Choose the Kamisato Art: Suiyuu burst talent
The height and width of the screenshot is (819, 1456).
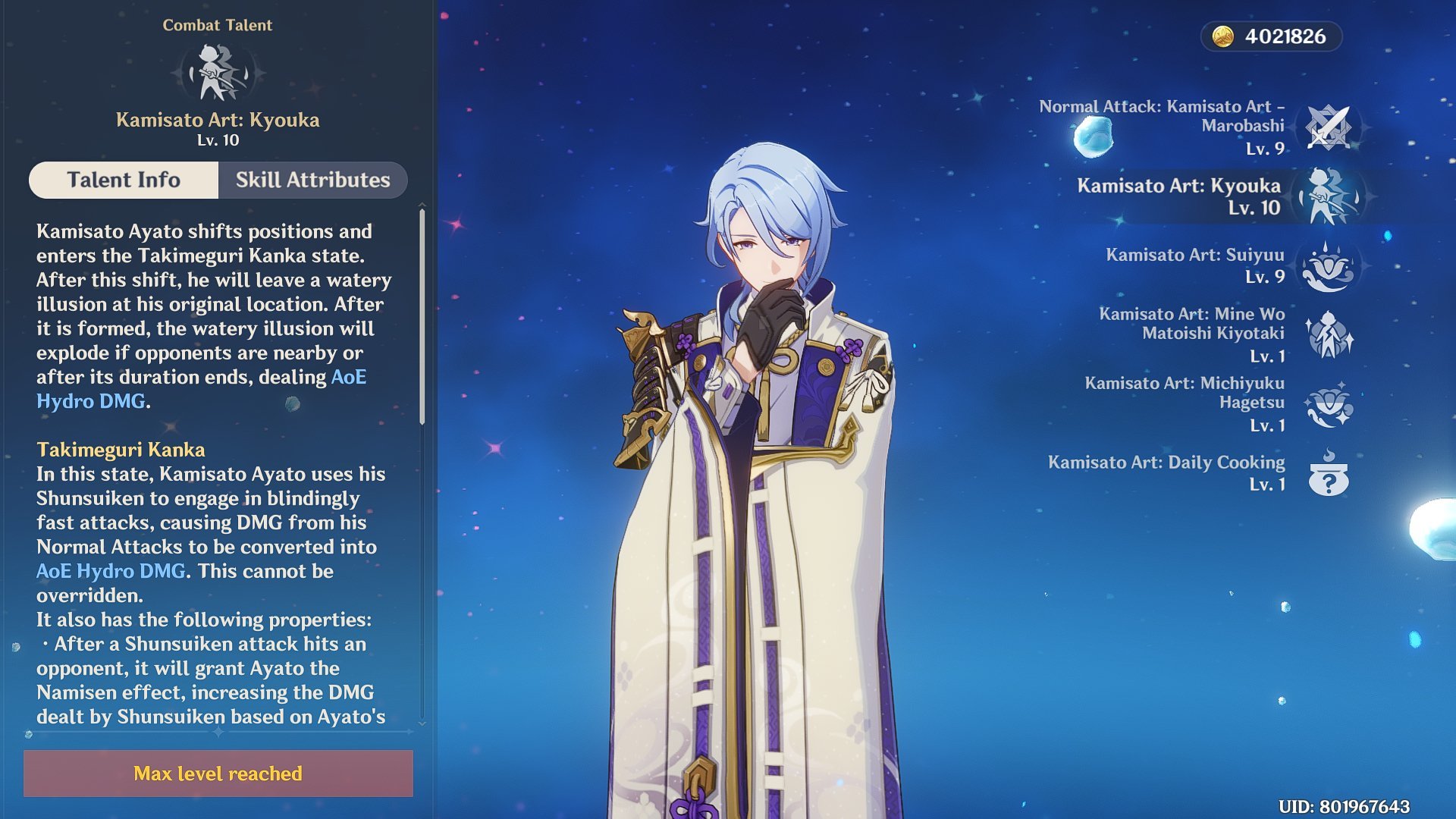tap(1329, 265)
